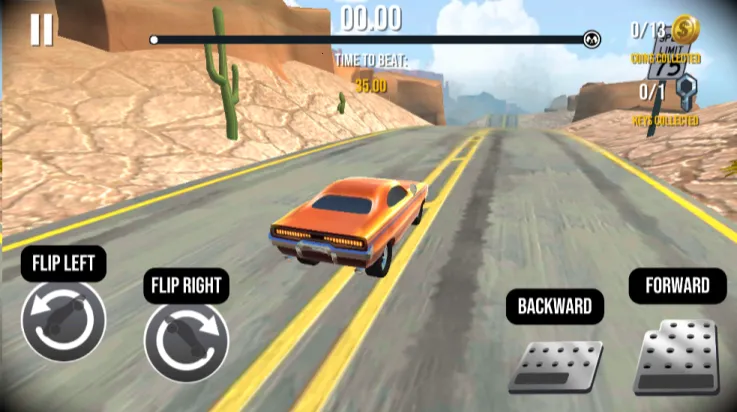Image resolution: width=737 pixels, height=412 pixels.
Task: Pause the game with the pause icon
Action: [x=41, y=30]
